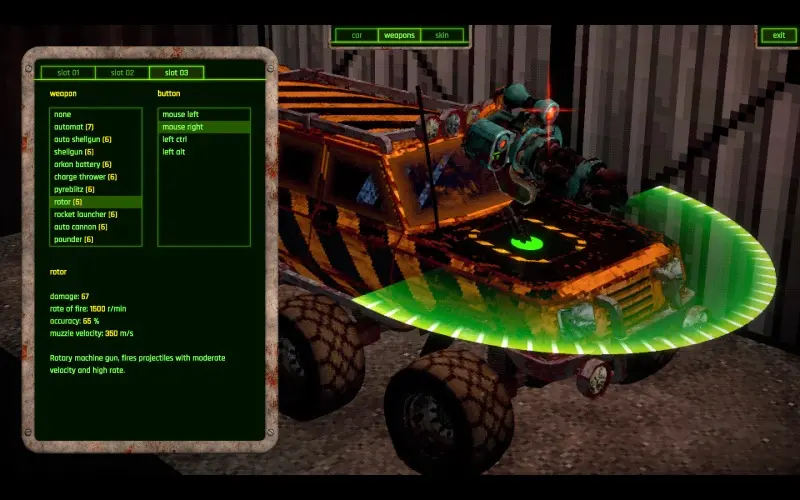The width and height of the screenshot is (800, 500).
Task: Choose the auto cannon weapon
Action: point(81,227)
